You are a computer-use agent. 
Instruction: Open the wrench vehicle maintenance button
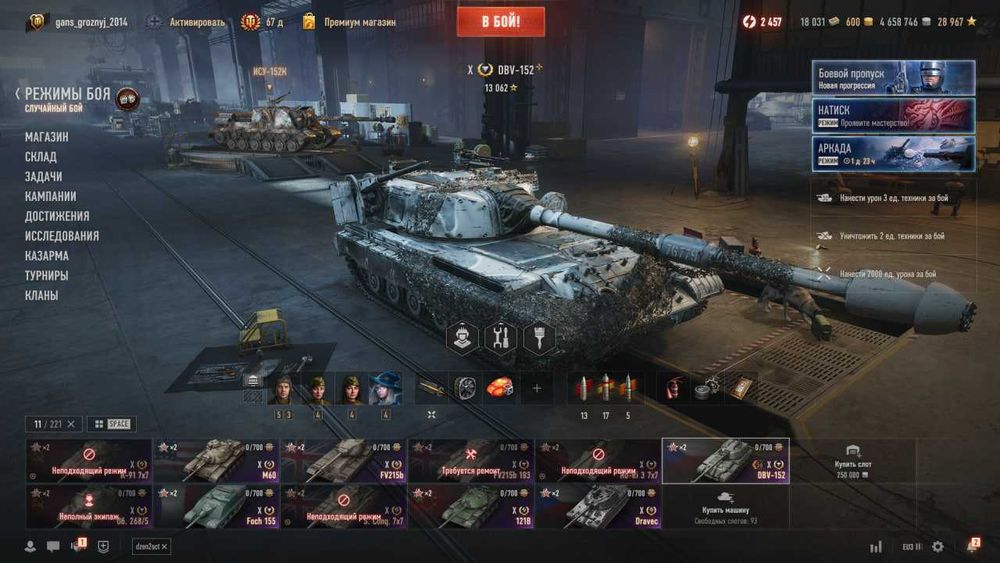pos(499,338)
